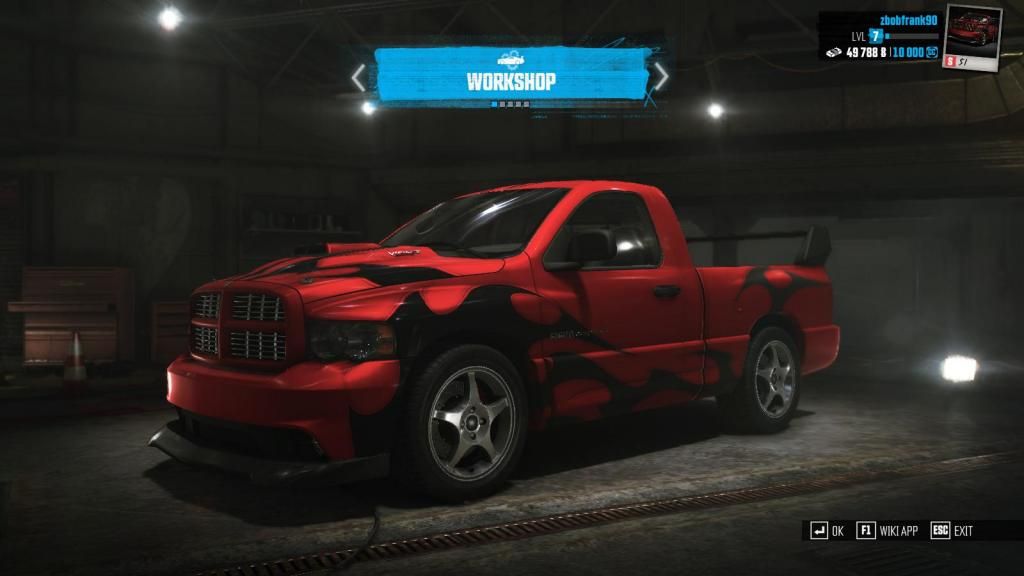This screenshot has width=1024, height=576.
Task: Select the Workshop menu banner
Action: pos(510,77)
